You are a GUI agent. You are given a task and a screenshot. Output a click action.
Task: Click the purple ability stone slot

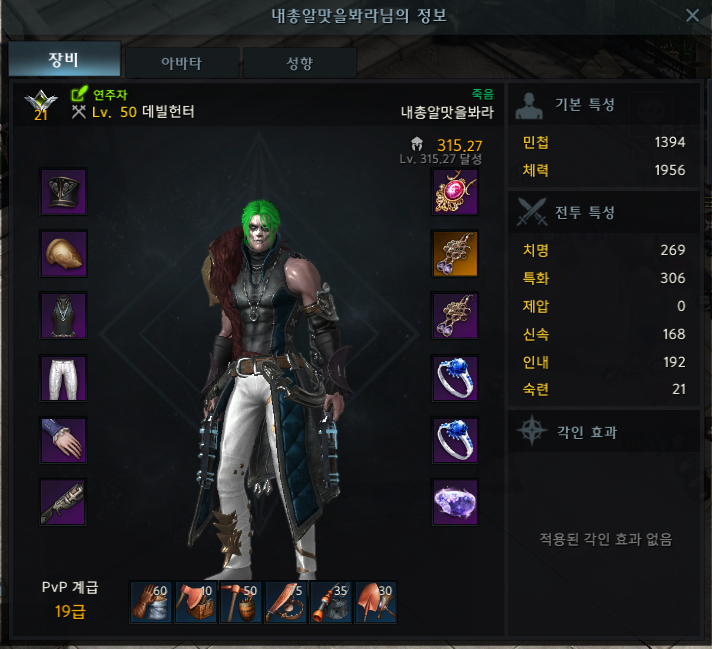coord(455,502)
